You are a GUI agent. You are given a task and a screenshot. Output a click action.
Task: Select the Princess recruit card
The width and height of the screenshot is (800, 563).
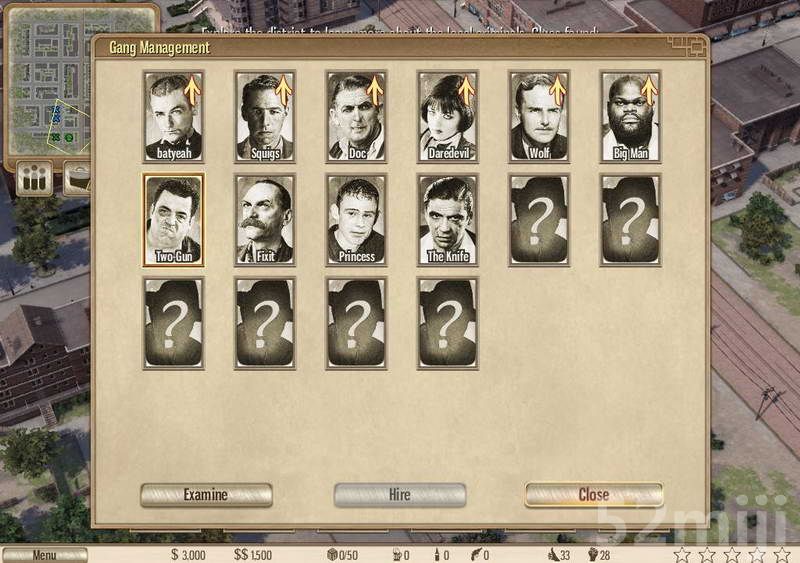click(356, 220)
